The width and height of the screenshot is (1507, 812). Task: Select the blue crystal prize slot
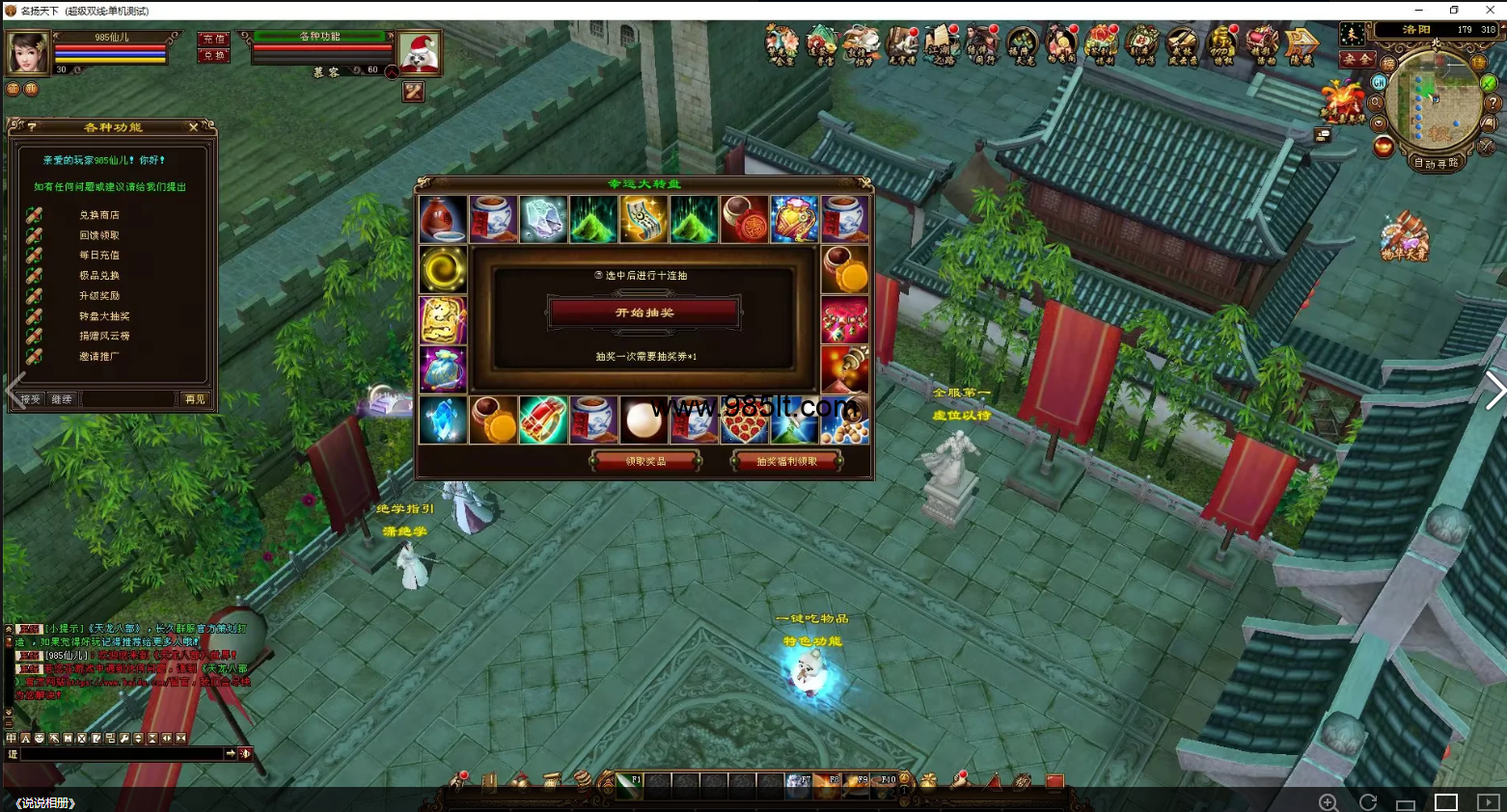443,420
